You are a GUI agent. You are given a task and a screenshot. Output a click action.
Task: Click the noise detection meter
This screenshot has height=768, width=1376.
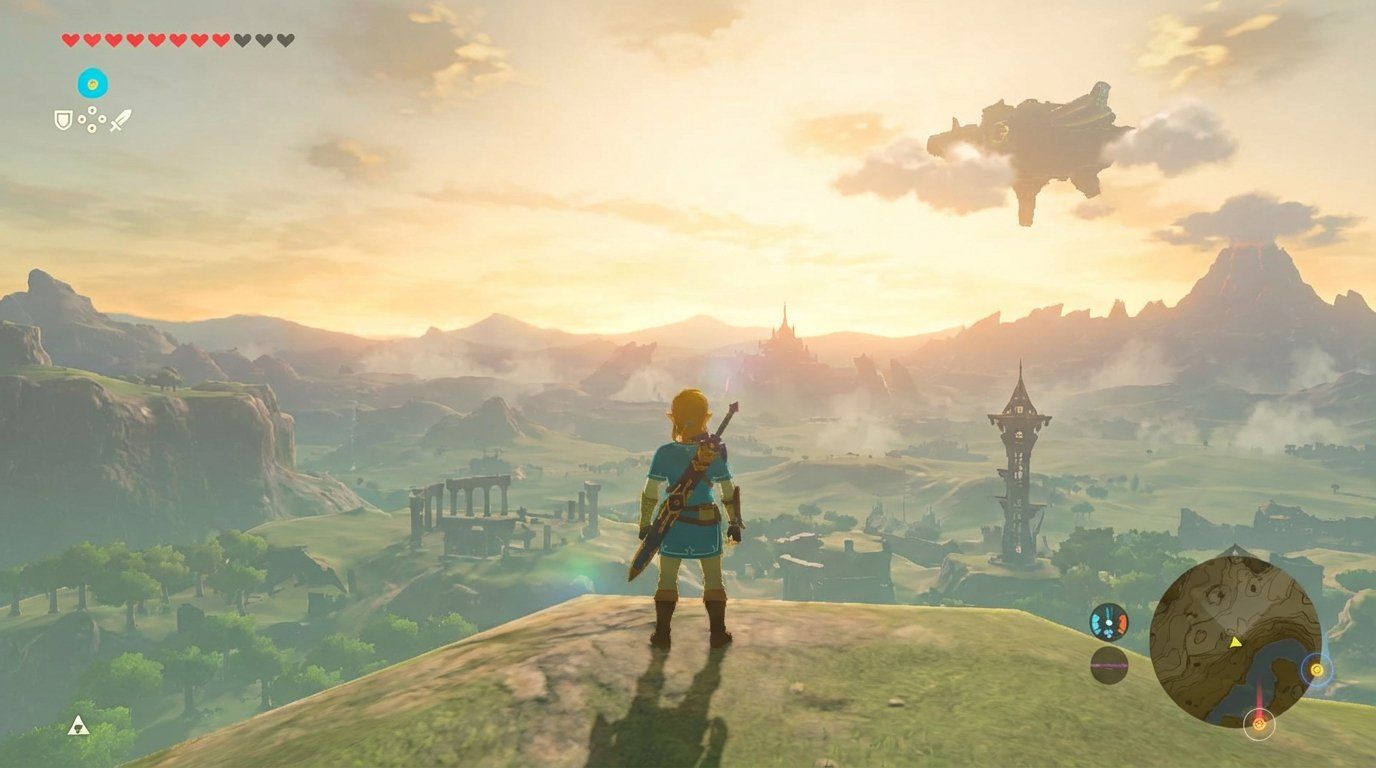click(1108, 664)
